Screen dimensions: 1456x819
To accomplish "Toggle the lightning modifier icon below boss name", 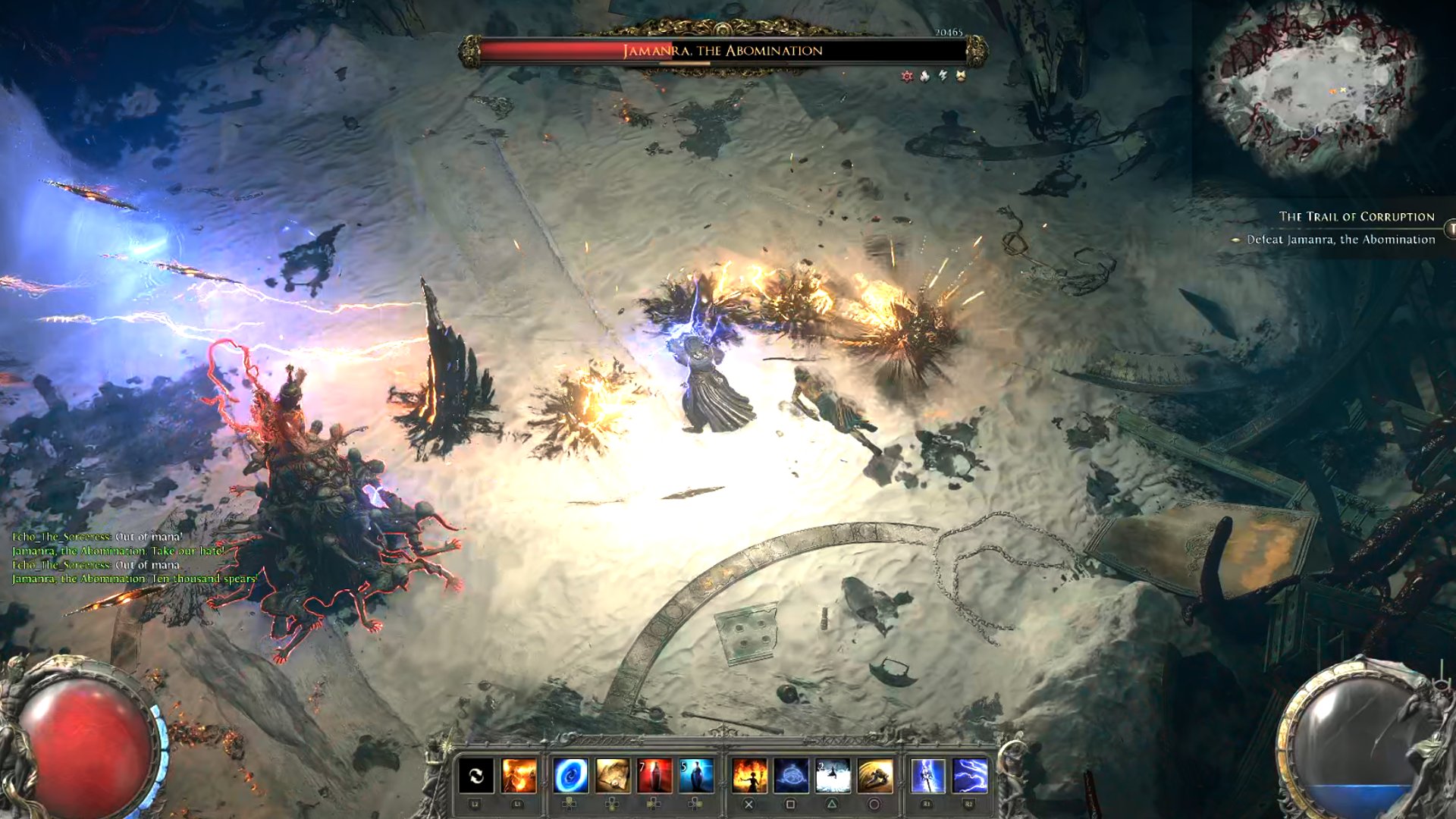I will coord(943,75).
